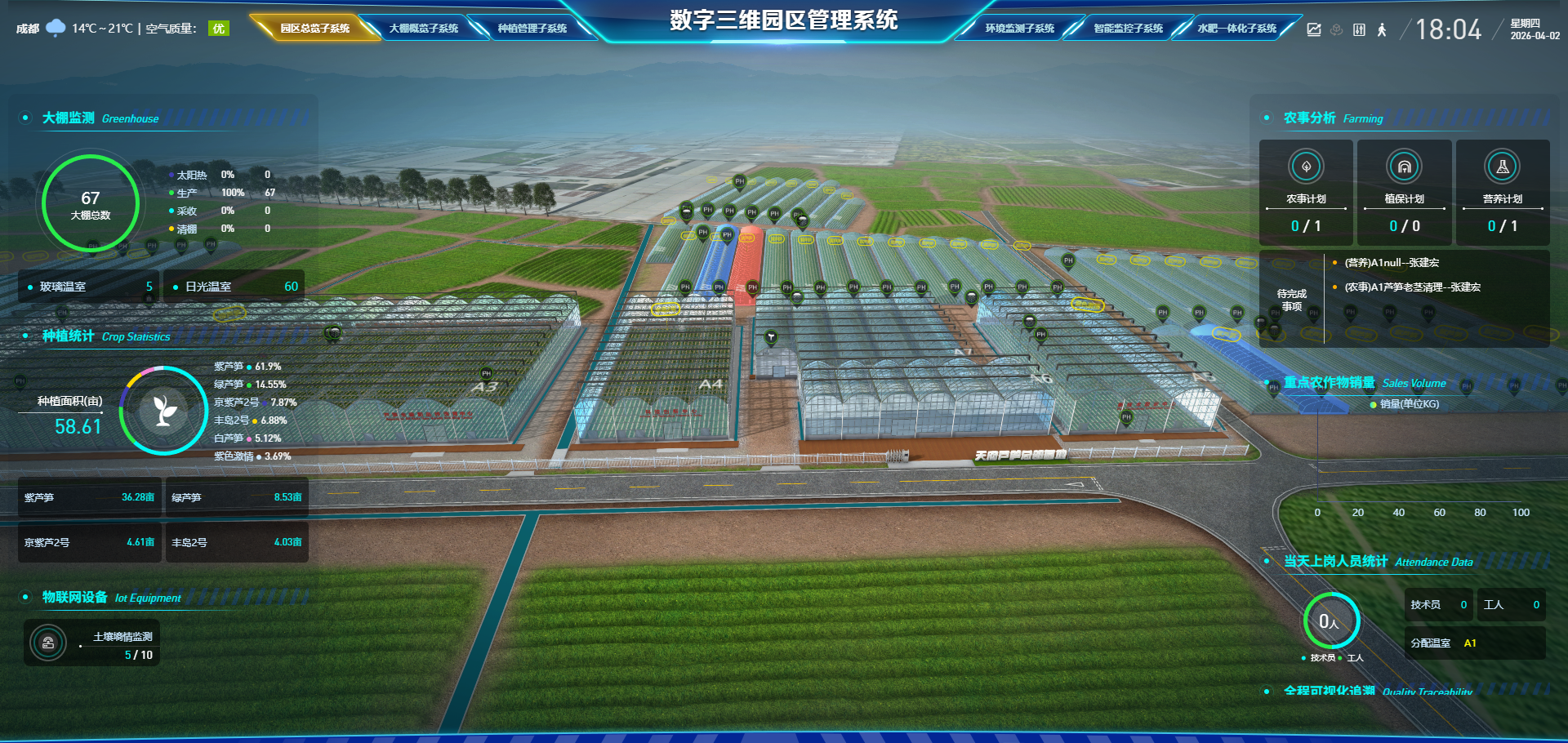Screen dimensions: 1568x743
Task: Switch to 智能监控子系统 tab
Action: (x=1128, y=29)
